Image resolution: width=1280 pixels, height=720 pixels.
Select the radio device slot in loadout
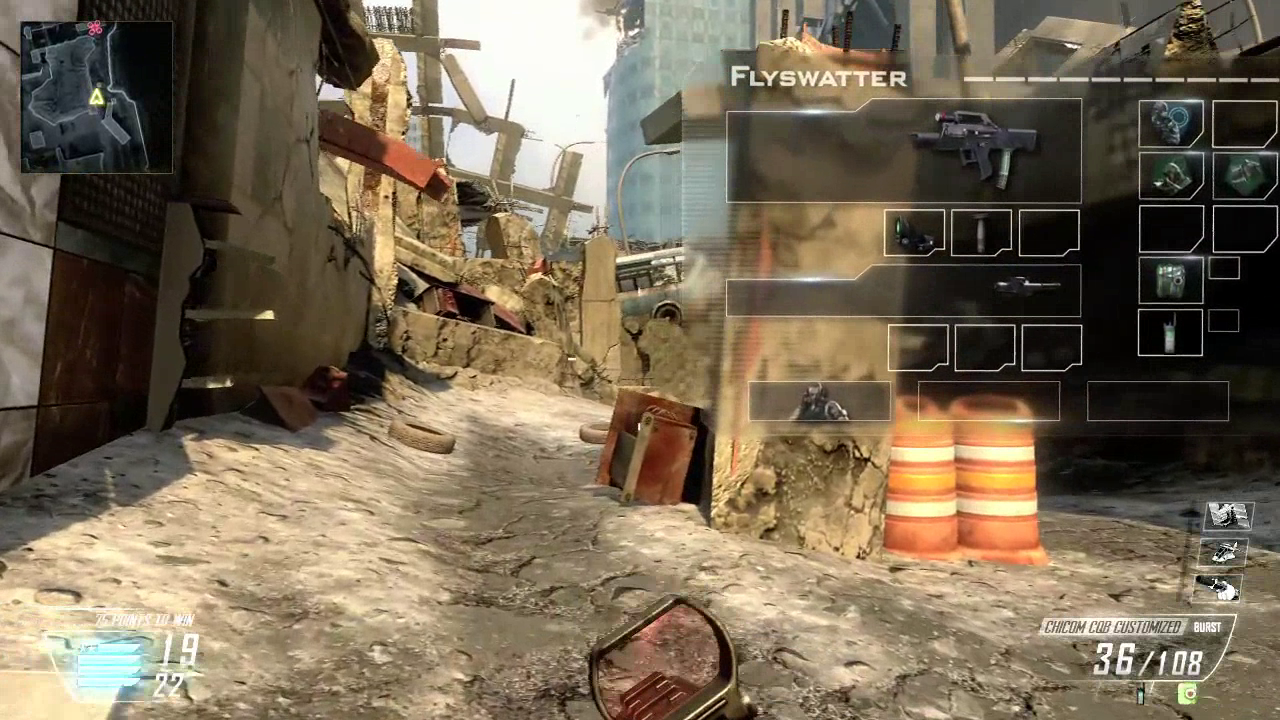tap(1170, 332)
